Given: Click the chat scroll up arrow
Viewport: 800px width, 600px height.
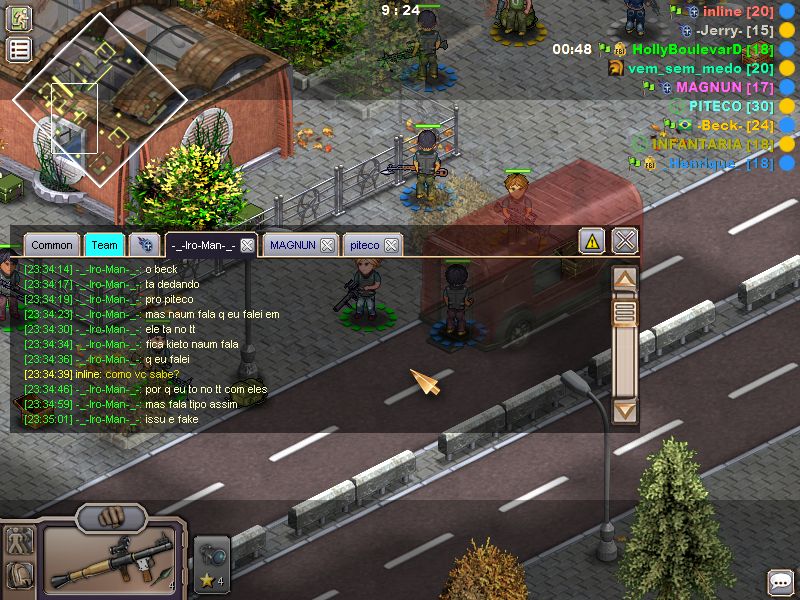Looking at the screenshot, I should 625,280.
